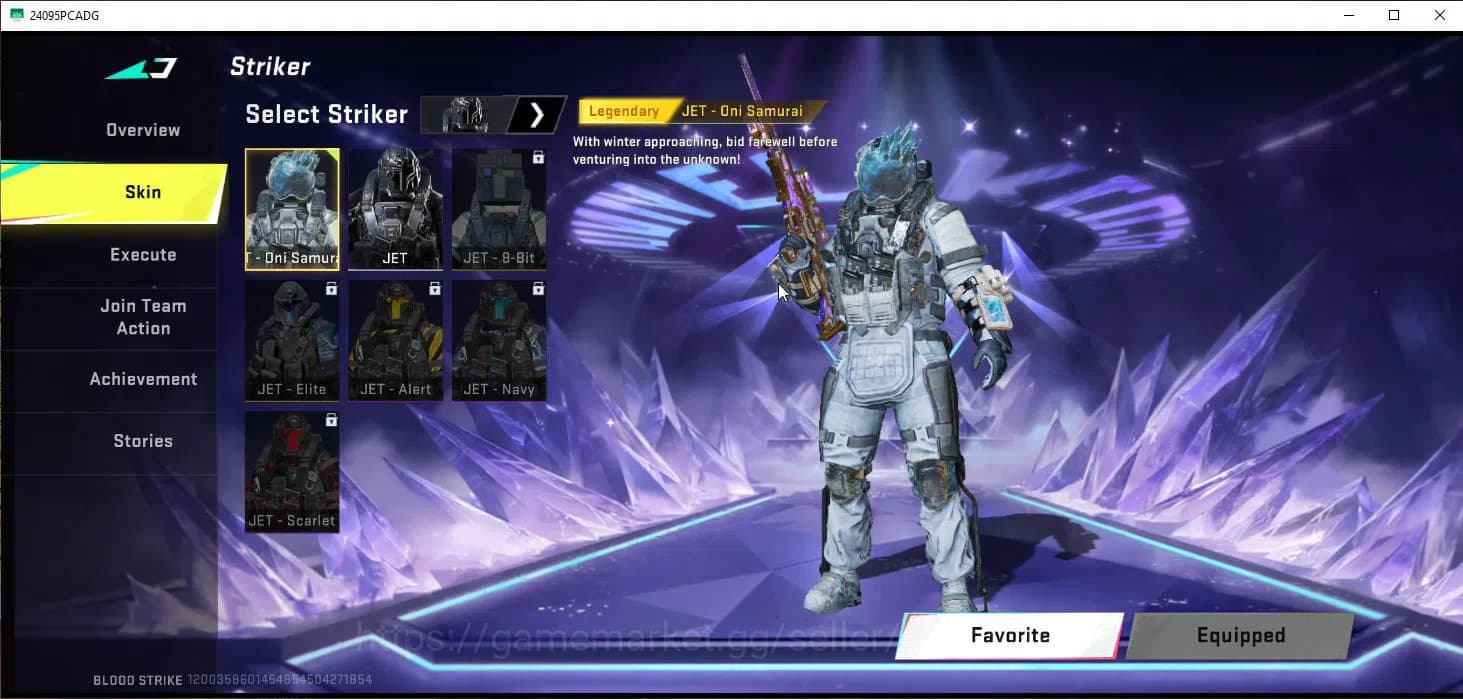Screen dimensions: 1463x699
Task: Maximize the emulator window
Action: click(1394, 15)
